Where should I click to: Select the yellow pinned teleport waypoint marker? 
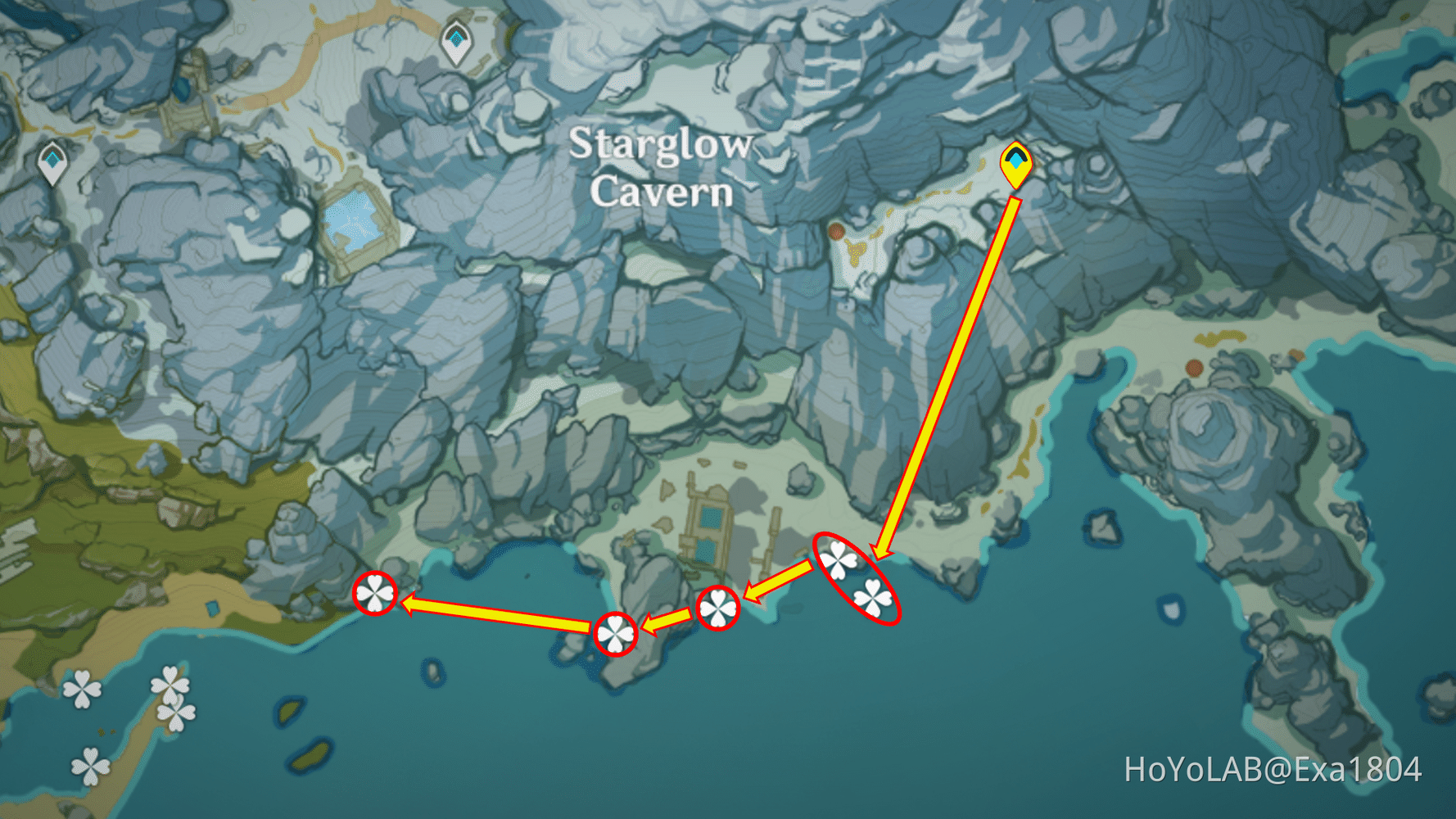(1015, 164)
